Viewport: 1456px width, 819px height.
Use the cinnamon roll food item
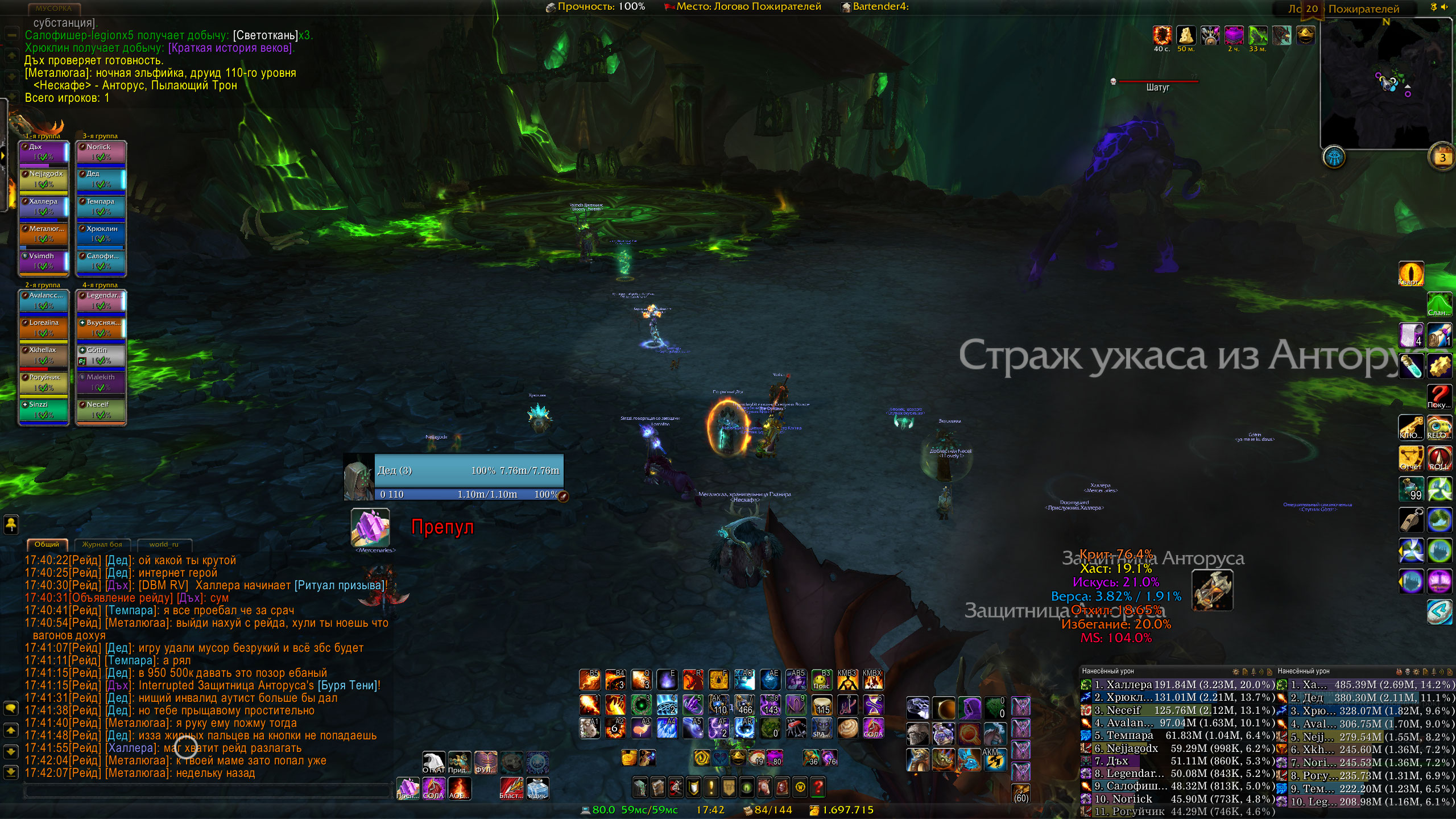point(847,729)
